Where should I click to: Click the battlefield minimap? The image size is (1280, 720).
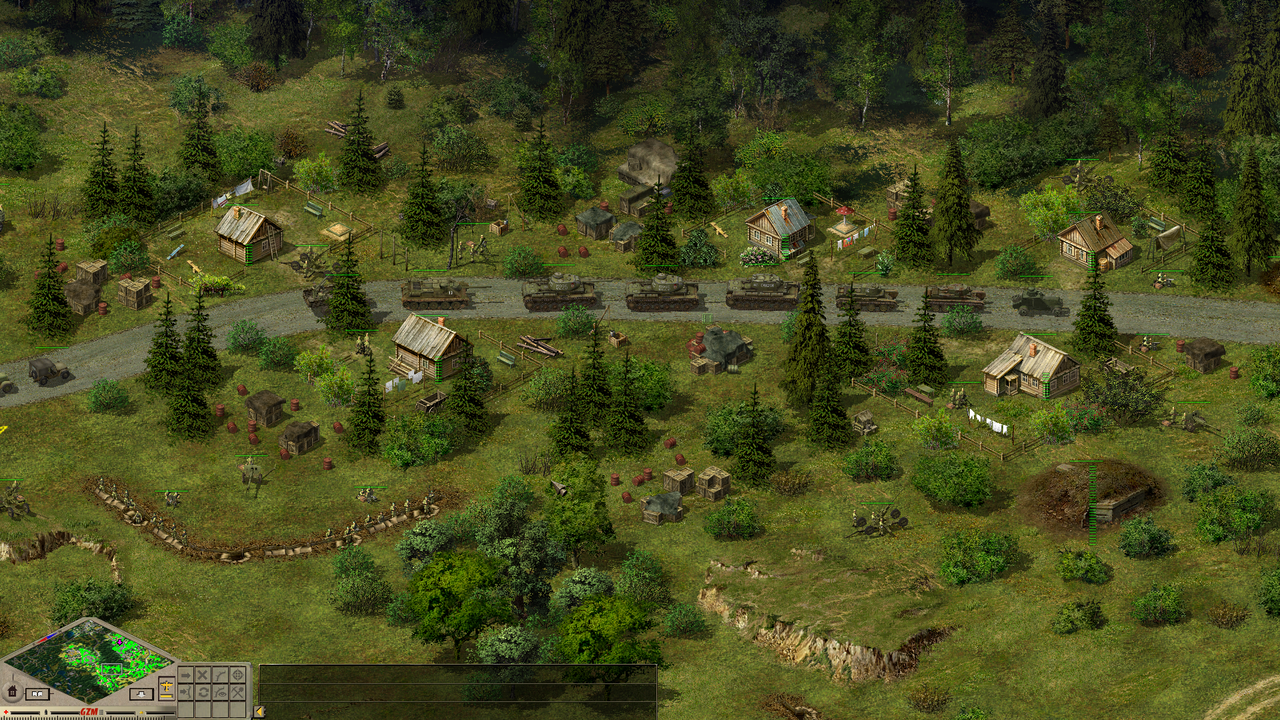88,662
